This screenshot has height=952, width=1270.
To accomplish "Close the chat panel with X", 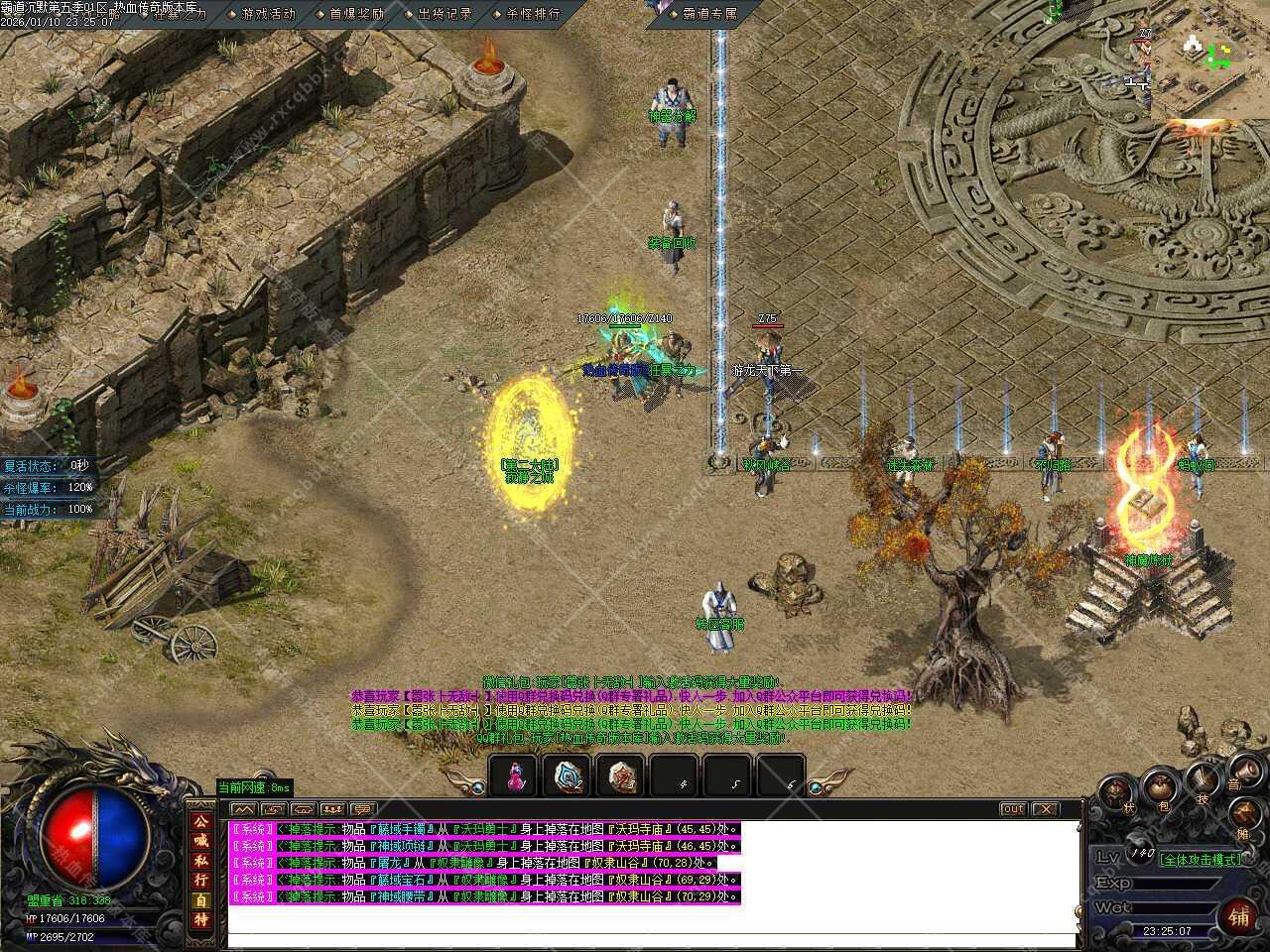I will coord(1046,809).
